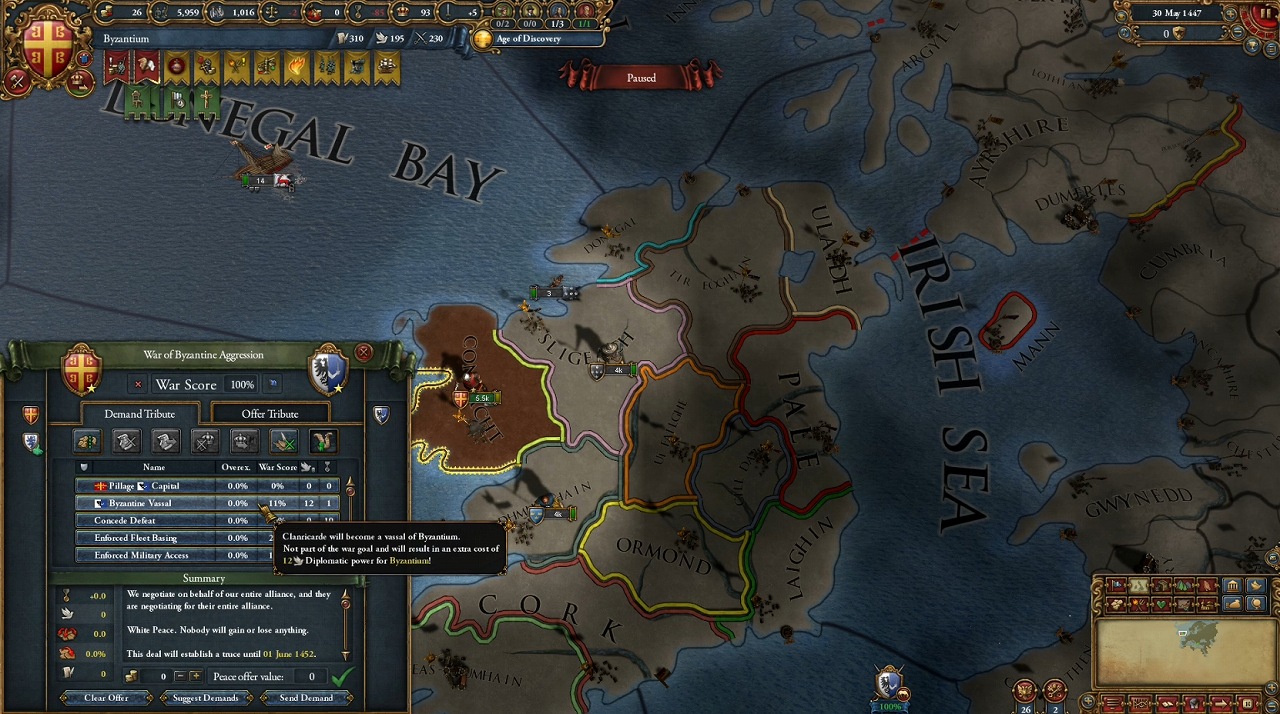
Task: Pick the Enforced Military Access term
Action: 150,555
